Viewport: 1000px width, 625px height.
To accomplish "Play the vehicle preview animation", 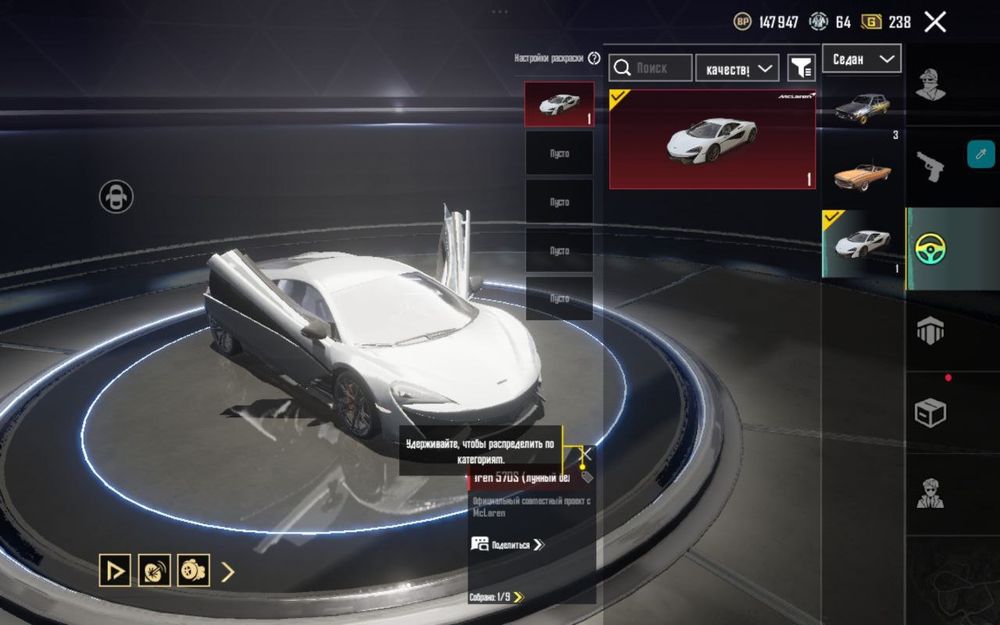I will 115,570.
